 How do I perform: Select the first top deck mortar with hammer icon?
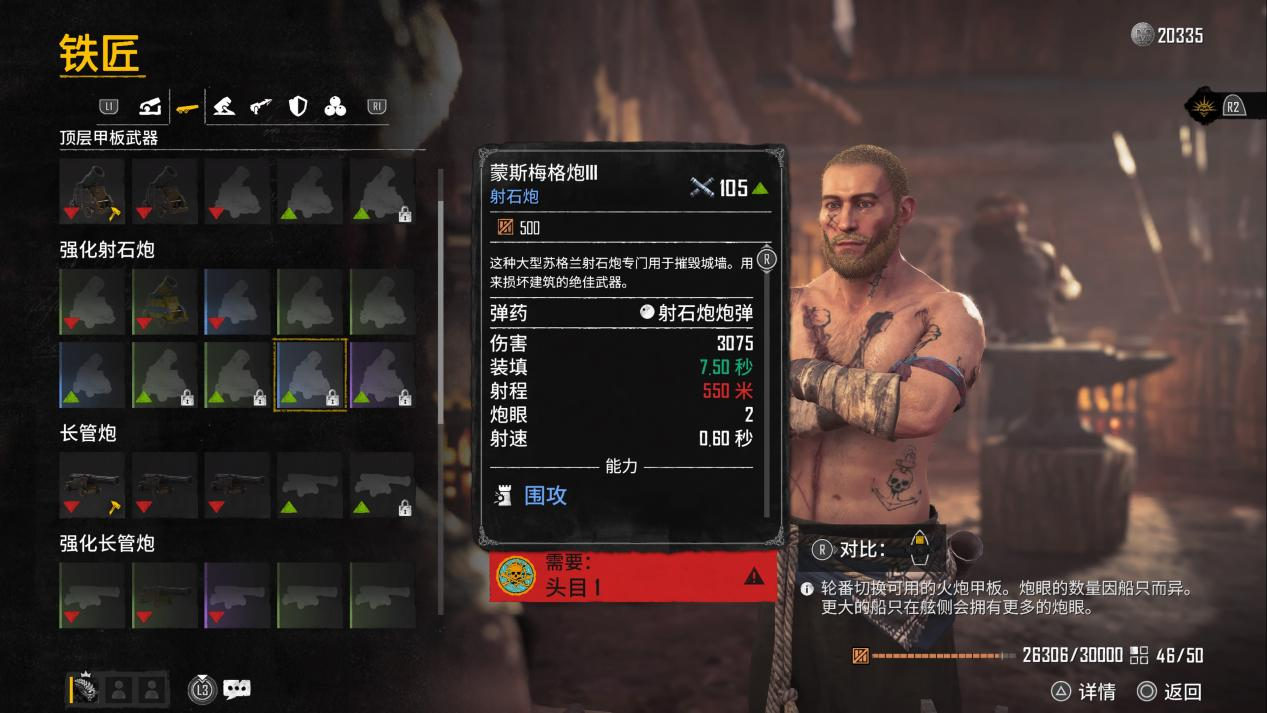[92, 190]
